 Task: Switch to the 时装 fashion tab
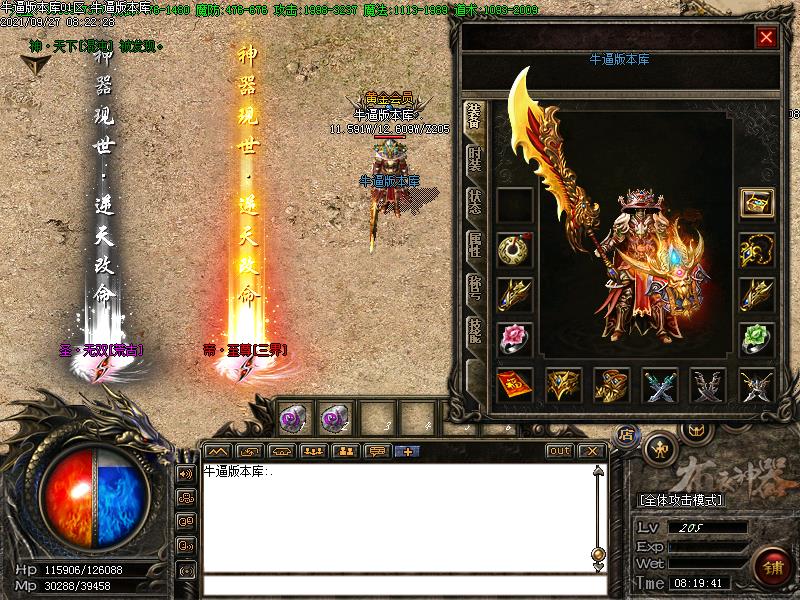476,160
